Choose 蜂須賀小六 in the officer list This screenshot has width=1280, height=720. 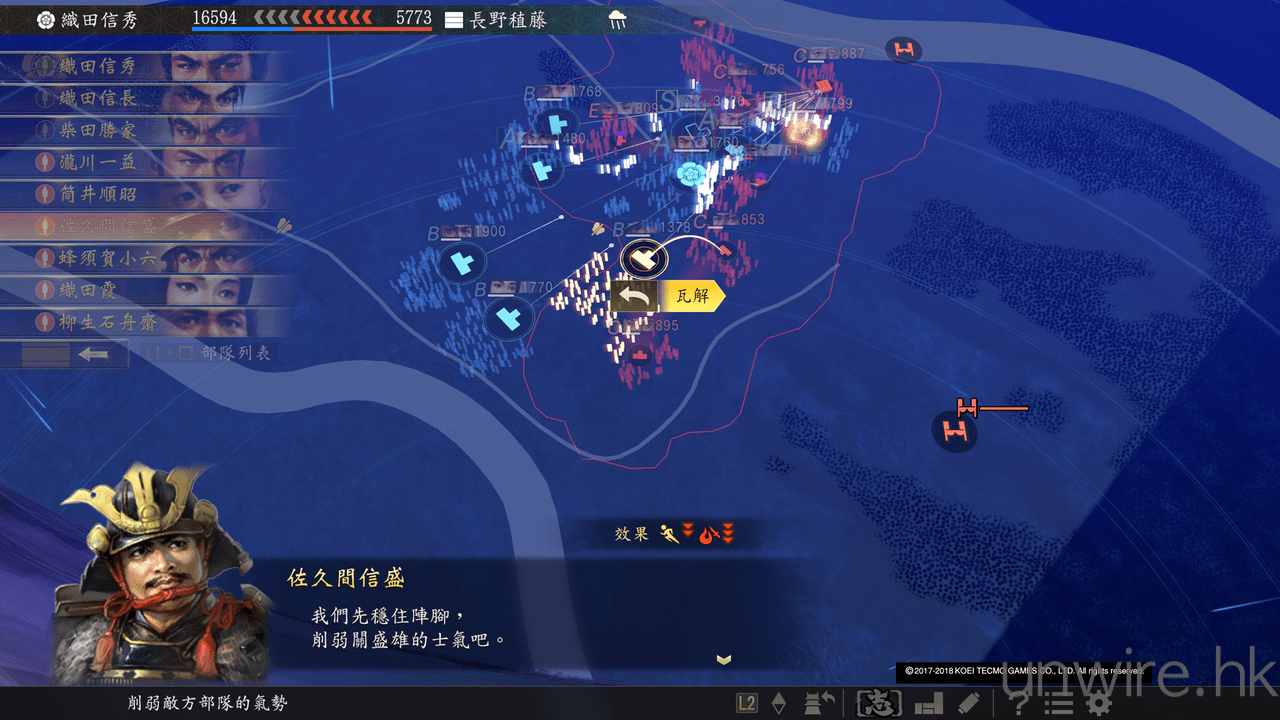click(140, 259)
